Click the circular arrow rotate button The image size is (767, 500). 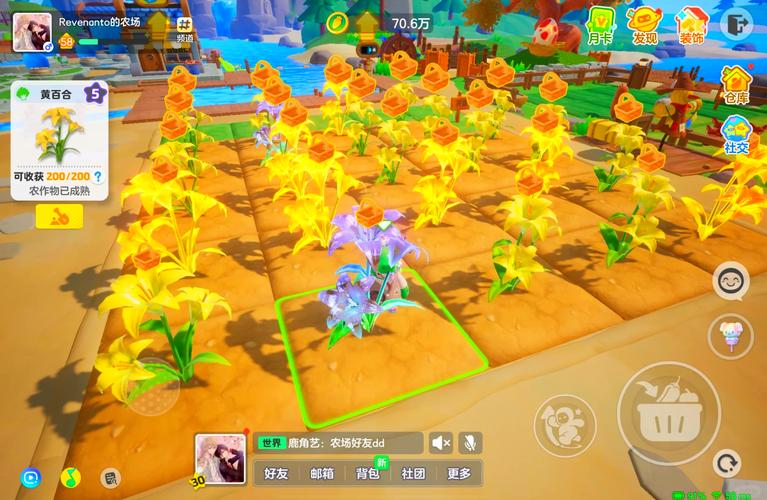(x=727, y=463)
